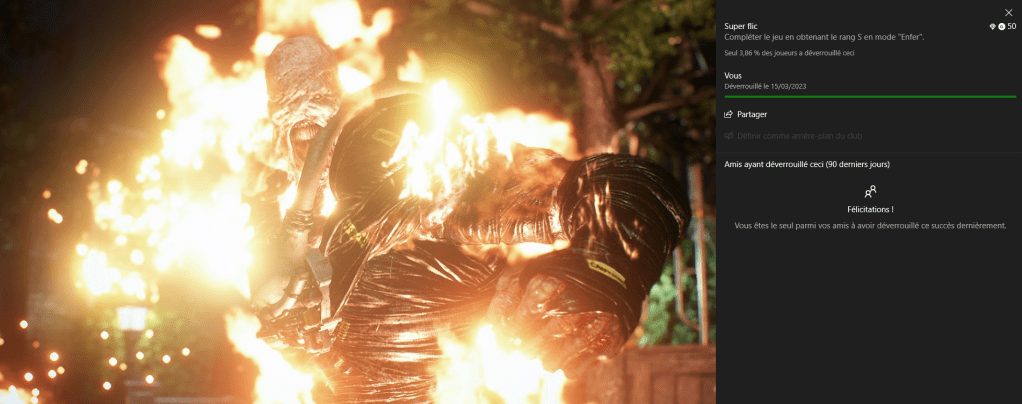
Task: Share the Super flic achievement via Partager
Action: pyautogui.click(x=746, y=115)
